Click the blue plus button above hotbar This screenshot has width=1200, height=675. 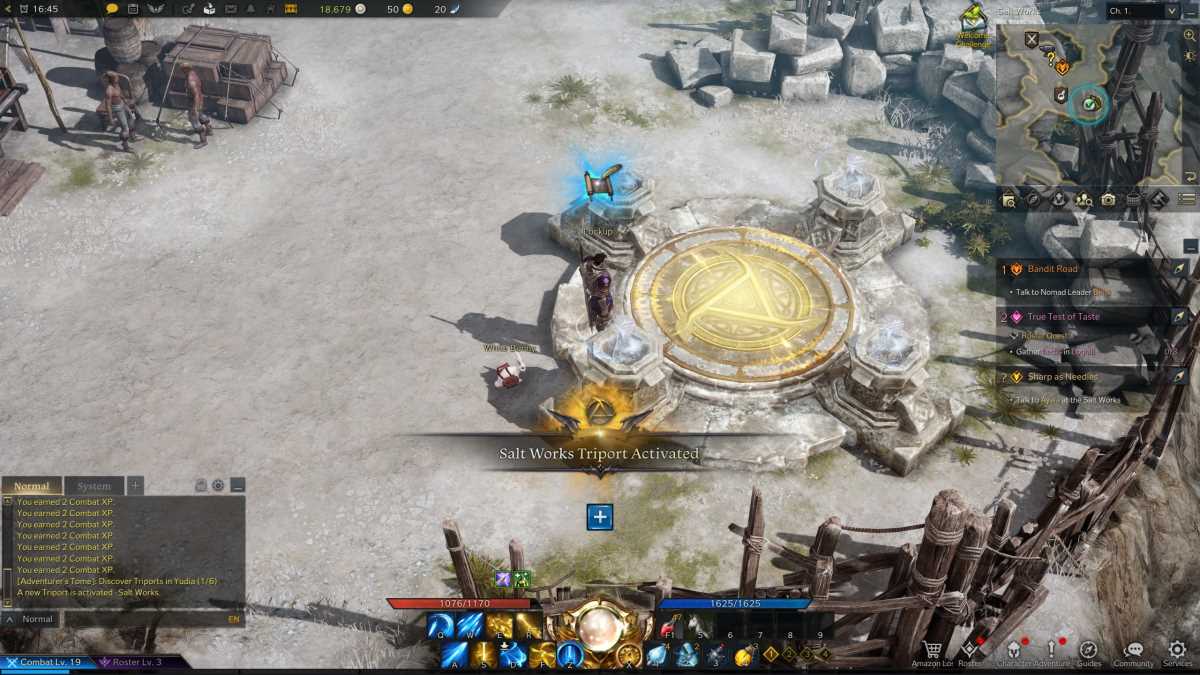(x=599, y=517)
